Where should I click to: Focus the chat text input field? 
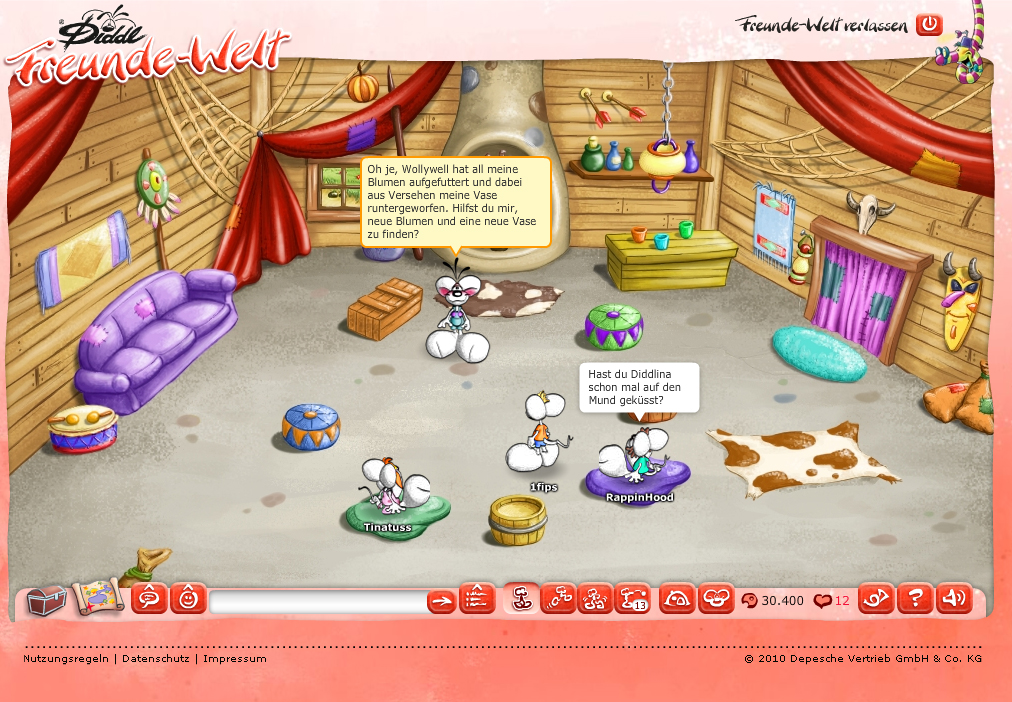[318, 601]
